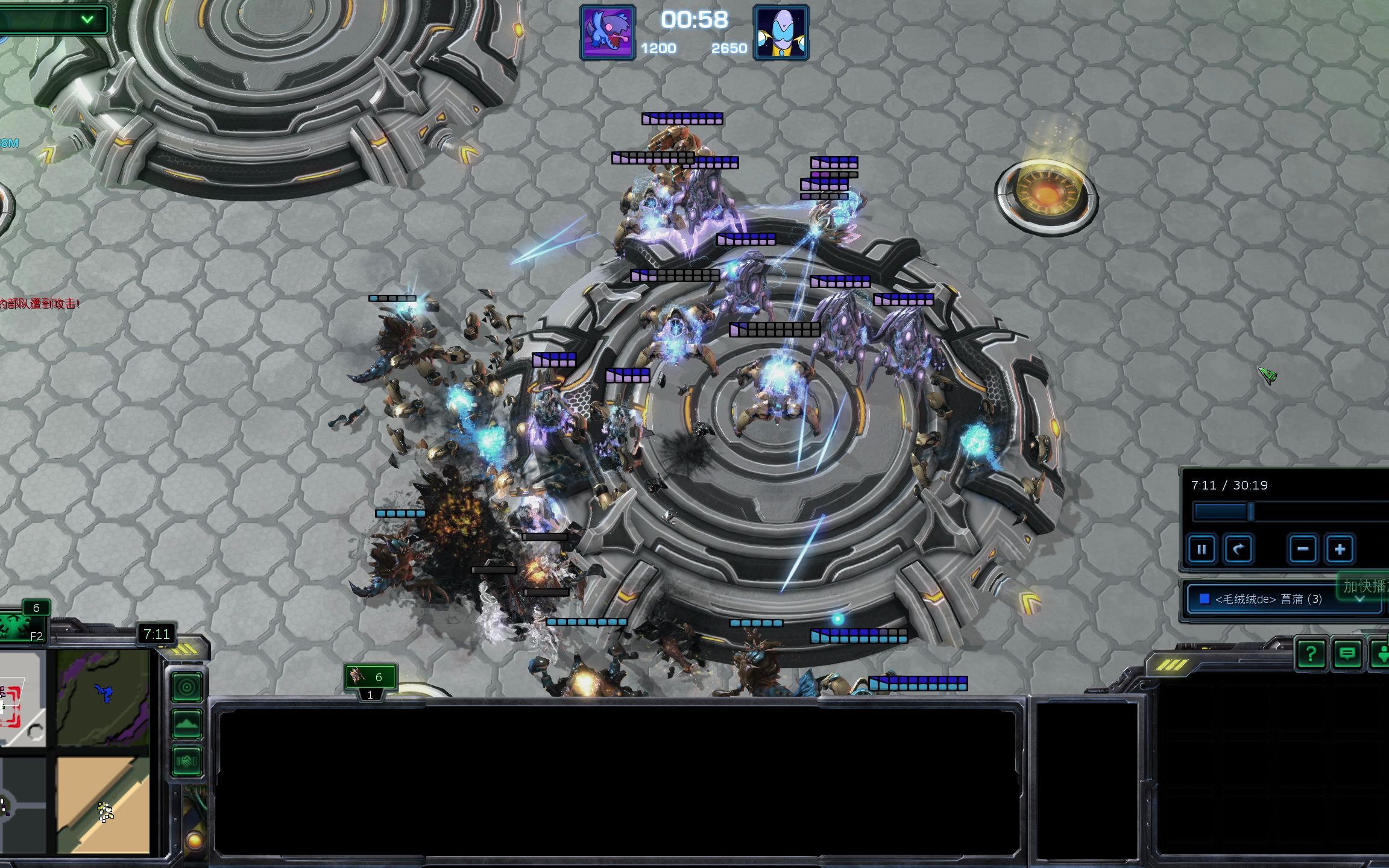Increase replay speed with the plus button

coord(1340,550)
